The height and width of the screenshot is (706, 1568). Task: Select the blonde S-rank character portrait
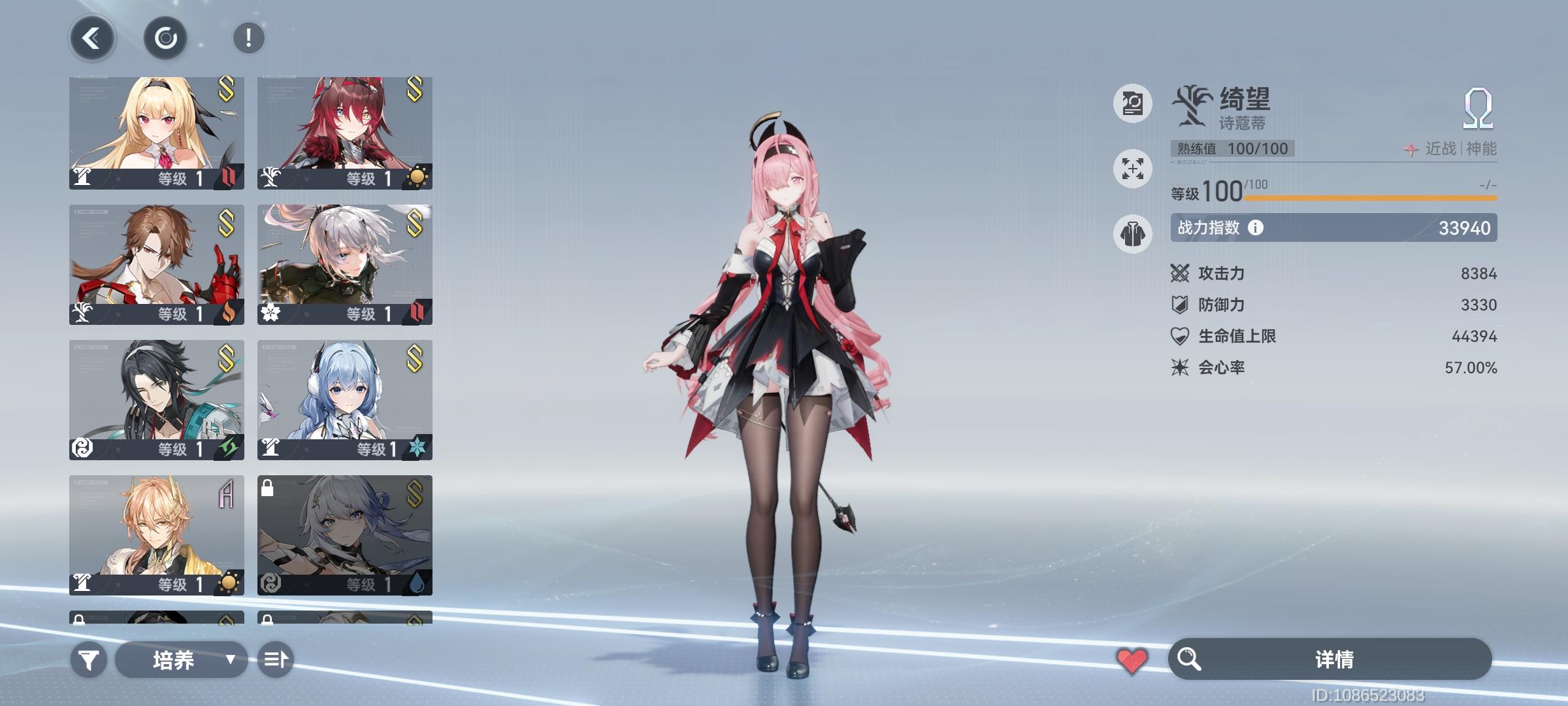pyautogui.click(x=155, y=131)
